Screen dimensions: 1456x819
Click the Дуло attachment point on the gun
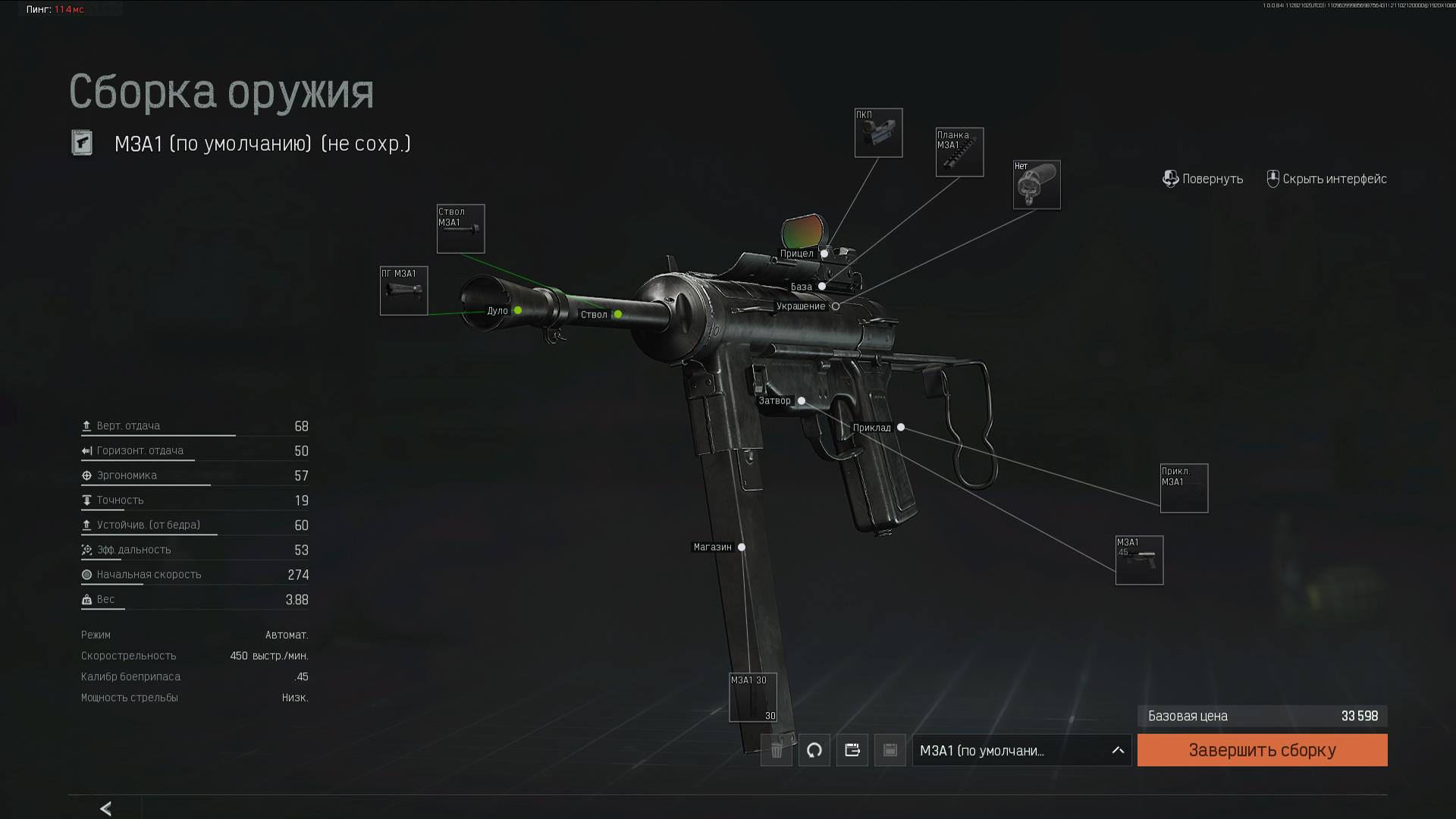tap(518, 310)
